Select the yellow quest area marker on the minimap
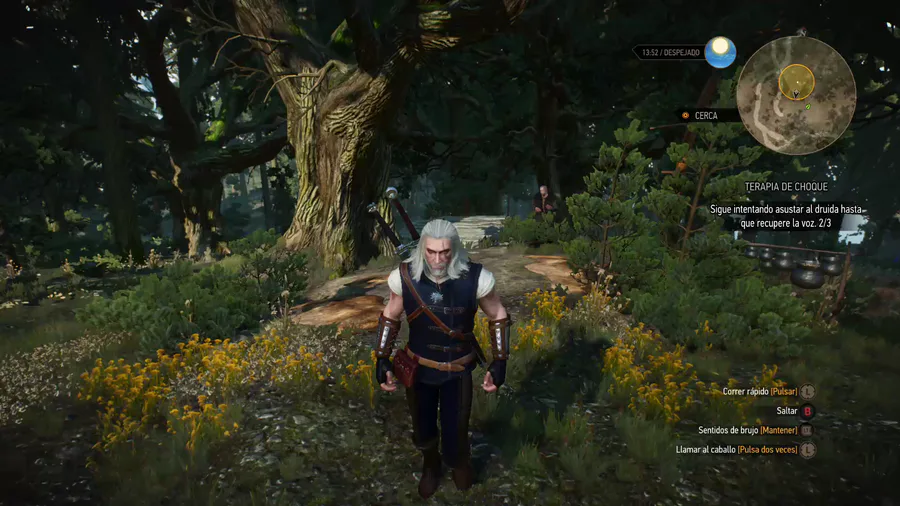This screenshot has width=900, height=506. [x=797, y=79]
